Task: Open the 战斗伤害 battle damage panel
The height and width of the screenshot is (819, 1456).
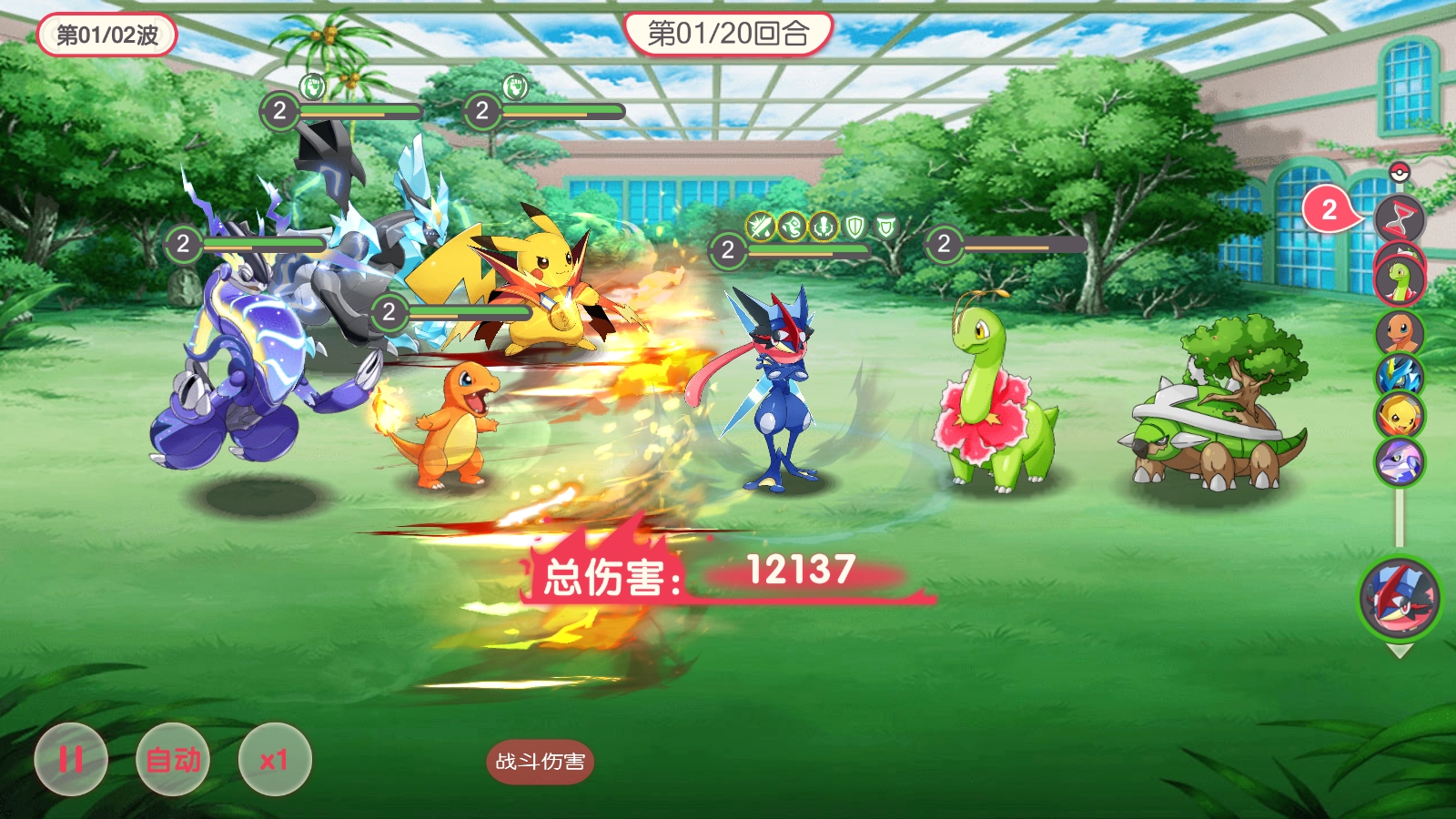Action: pos(540,762)
